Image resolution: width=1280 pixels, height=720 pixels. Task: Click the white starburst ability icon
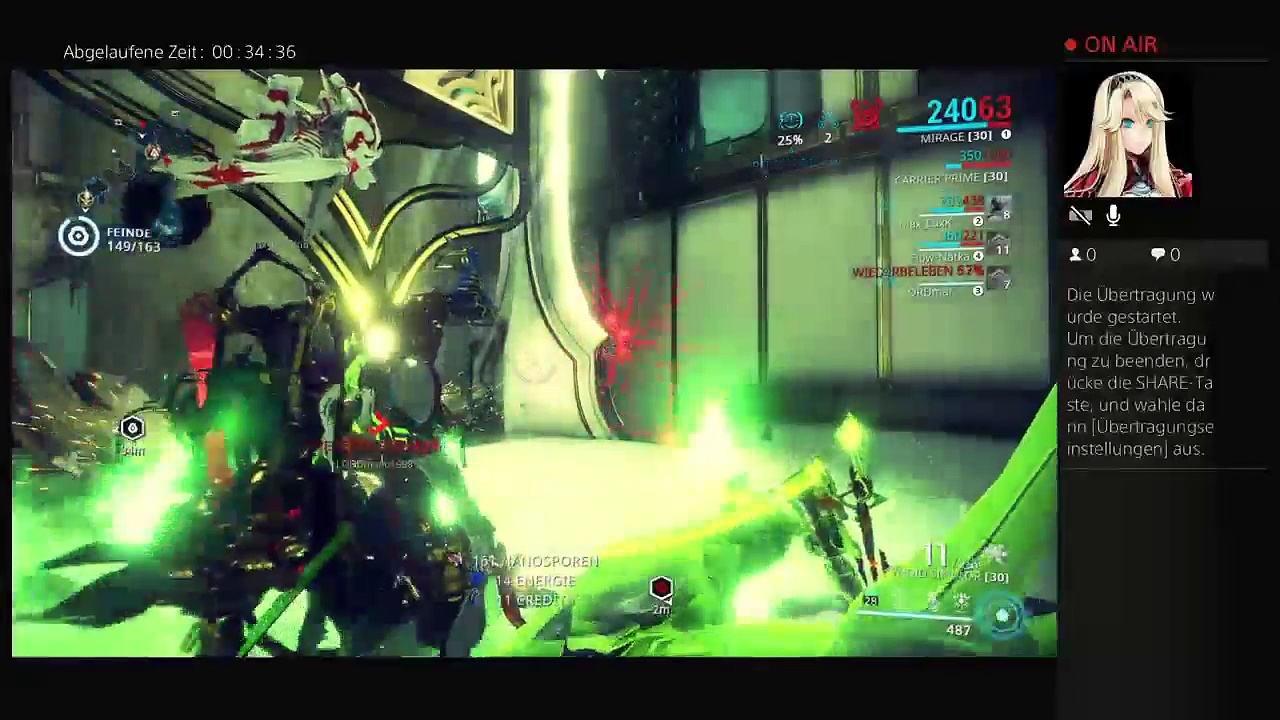point(960,601)
